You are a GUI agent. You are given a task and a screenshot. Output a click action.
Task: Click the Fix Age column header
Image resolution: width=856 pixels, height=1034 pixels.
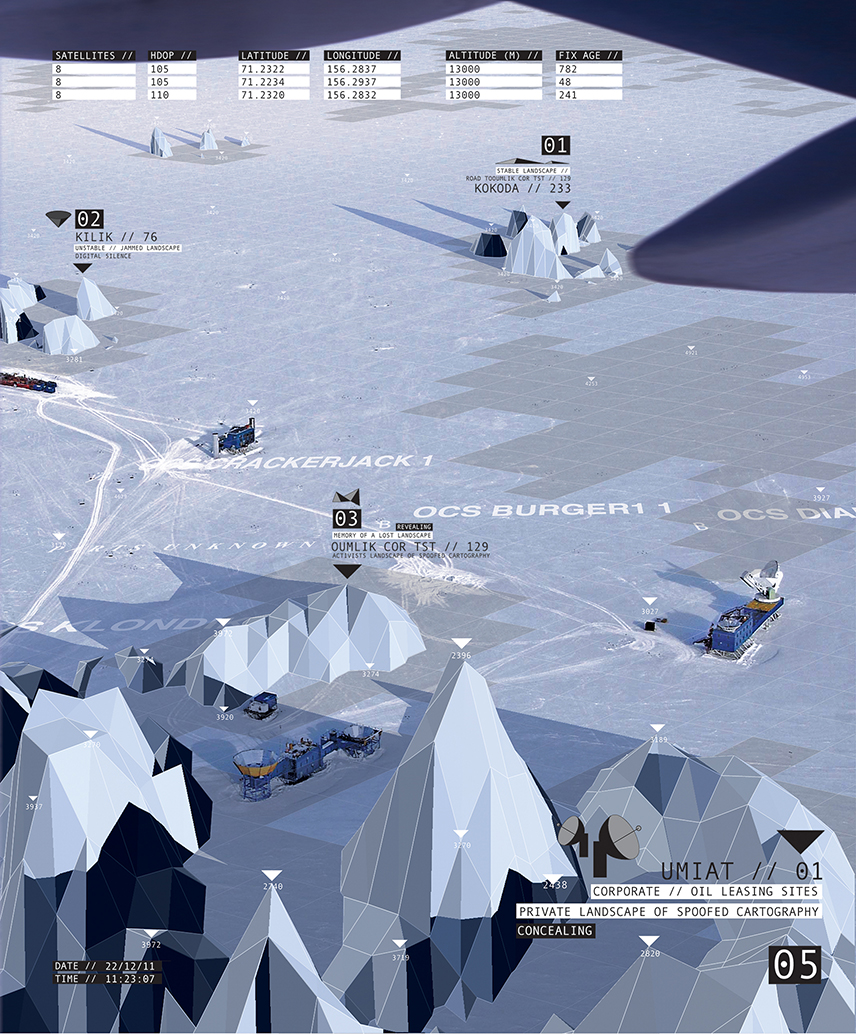(589, 56)
